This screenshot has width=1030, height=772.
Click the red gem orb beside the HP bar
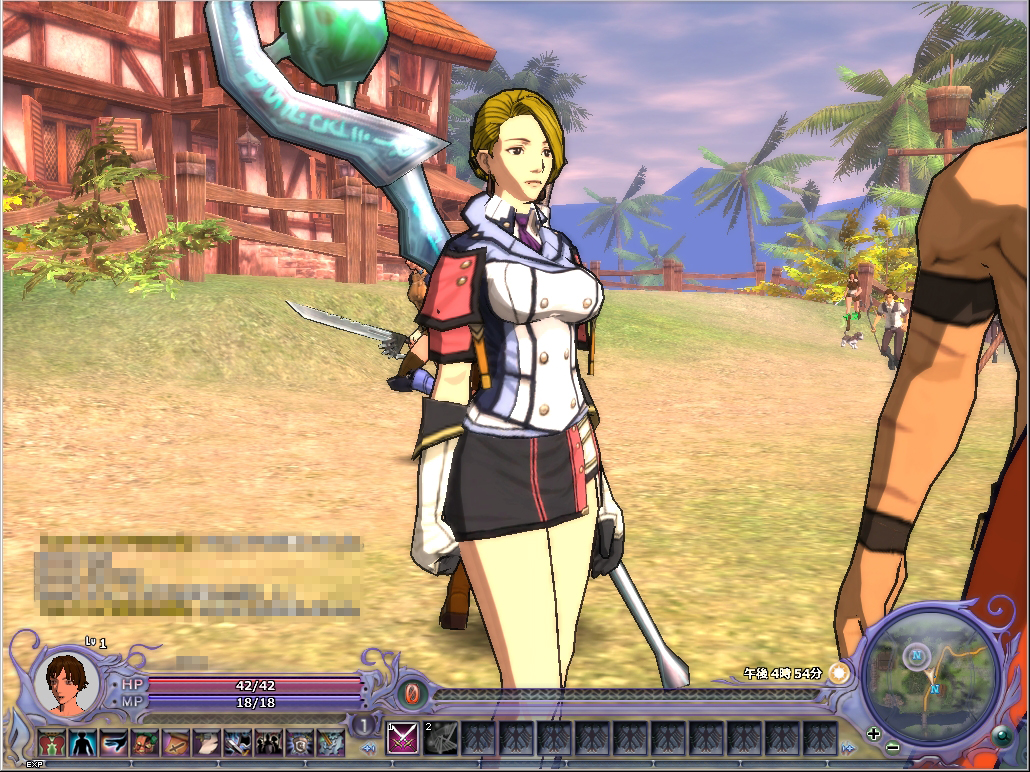tap(411, 692)
